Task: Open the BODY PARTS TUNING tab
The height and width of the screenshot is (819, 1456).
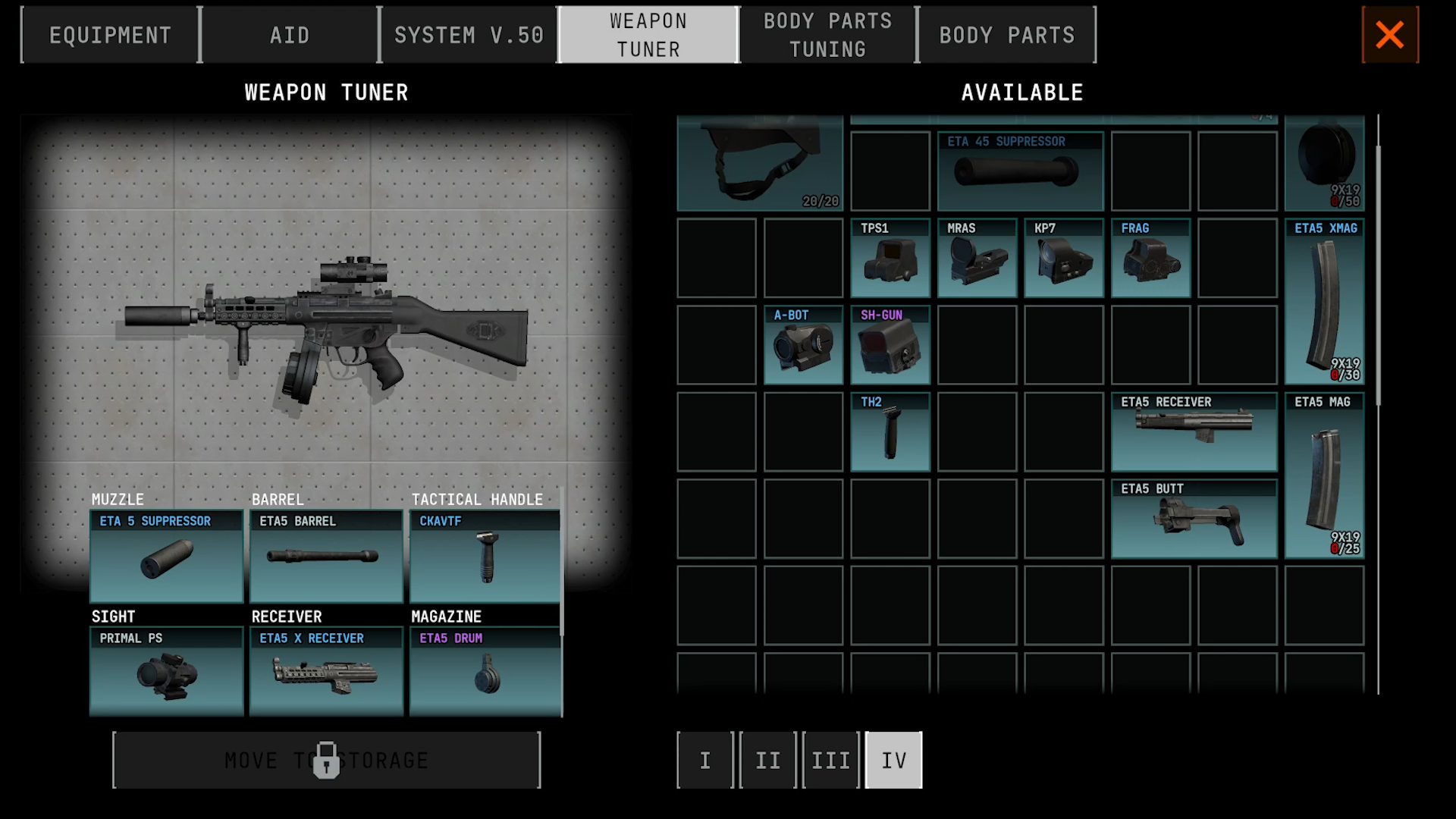Action: click(x=827, y=34)
